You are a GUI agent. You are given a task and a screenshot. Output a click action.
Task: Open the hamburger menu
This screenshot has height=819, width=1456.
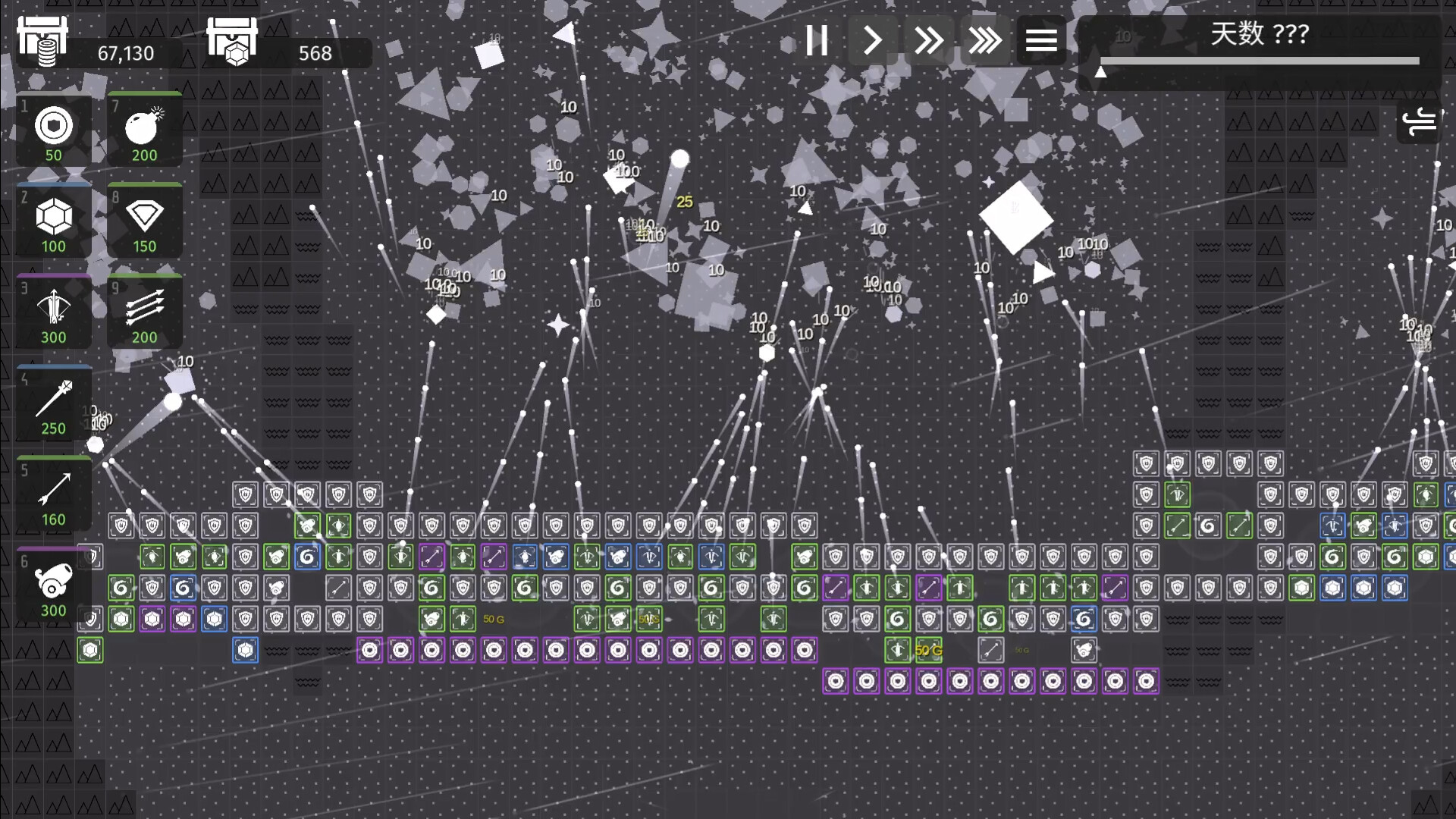[1041, 41]
